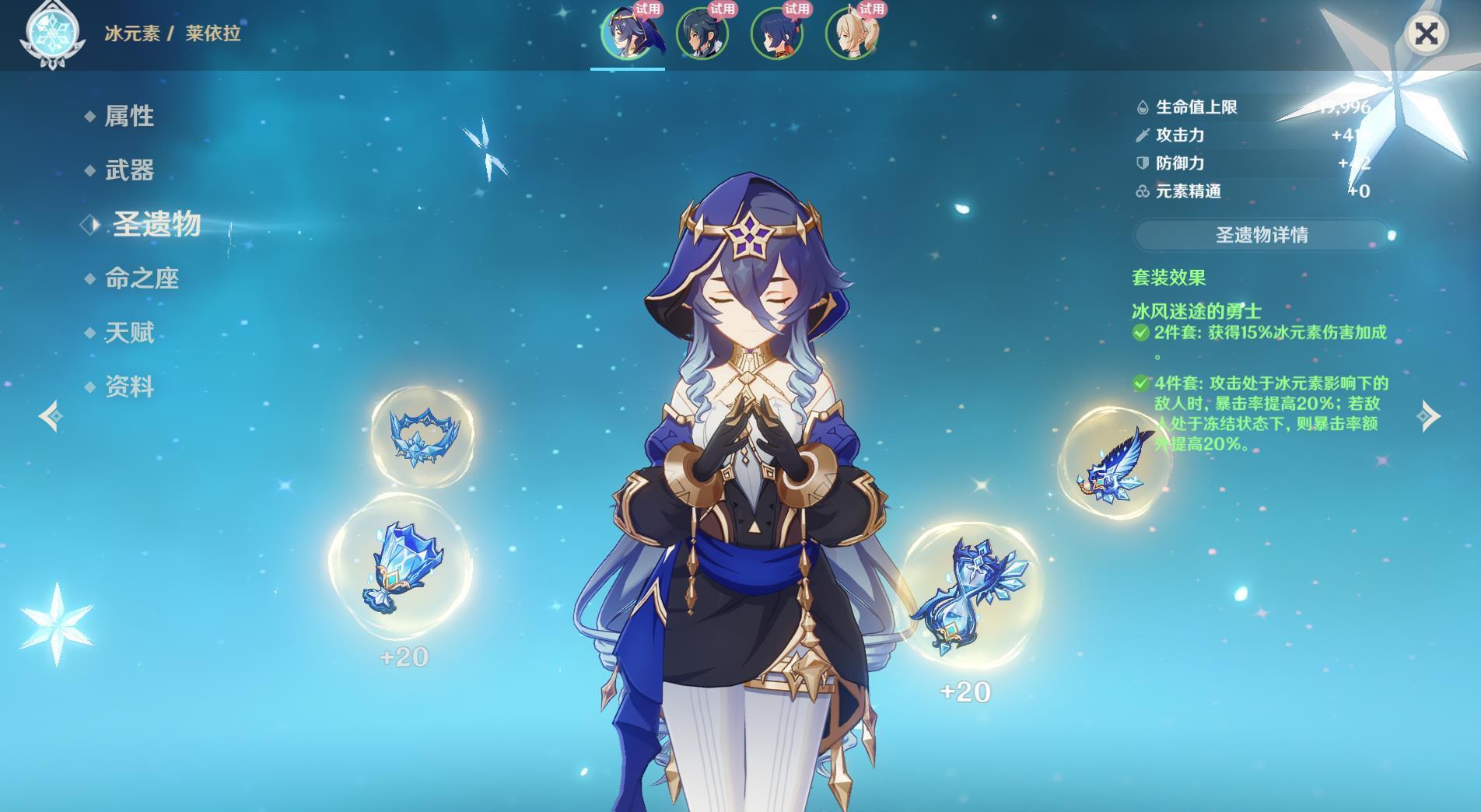Select the ice goblet artifact slot
The height and width of the screenshot is (812, 1481).
point(401,566)
